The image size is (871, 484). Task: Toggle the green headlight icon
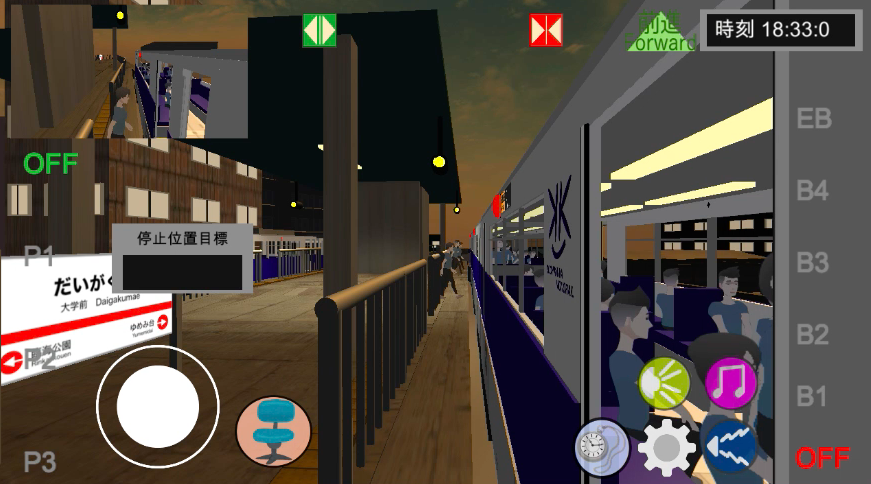(664, 382)
